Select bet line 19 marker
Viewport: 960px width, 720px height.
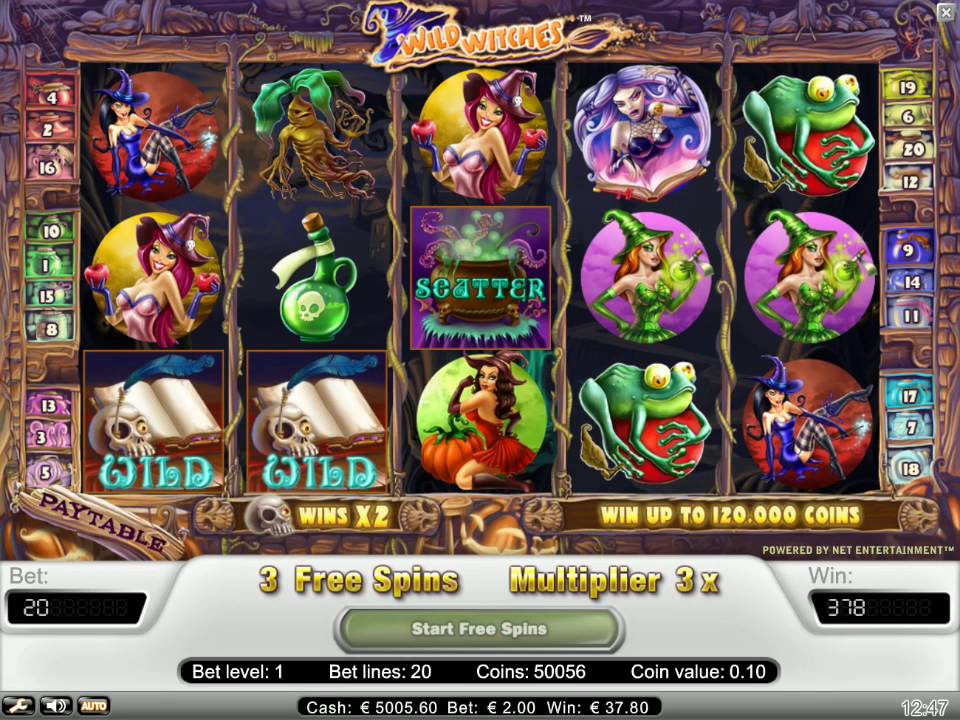click(x=908, y=87)
